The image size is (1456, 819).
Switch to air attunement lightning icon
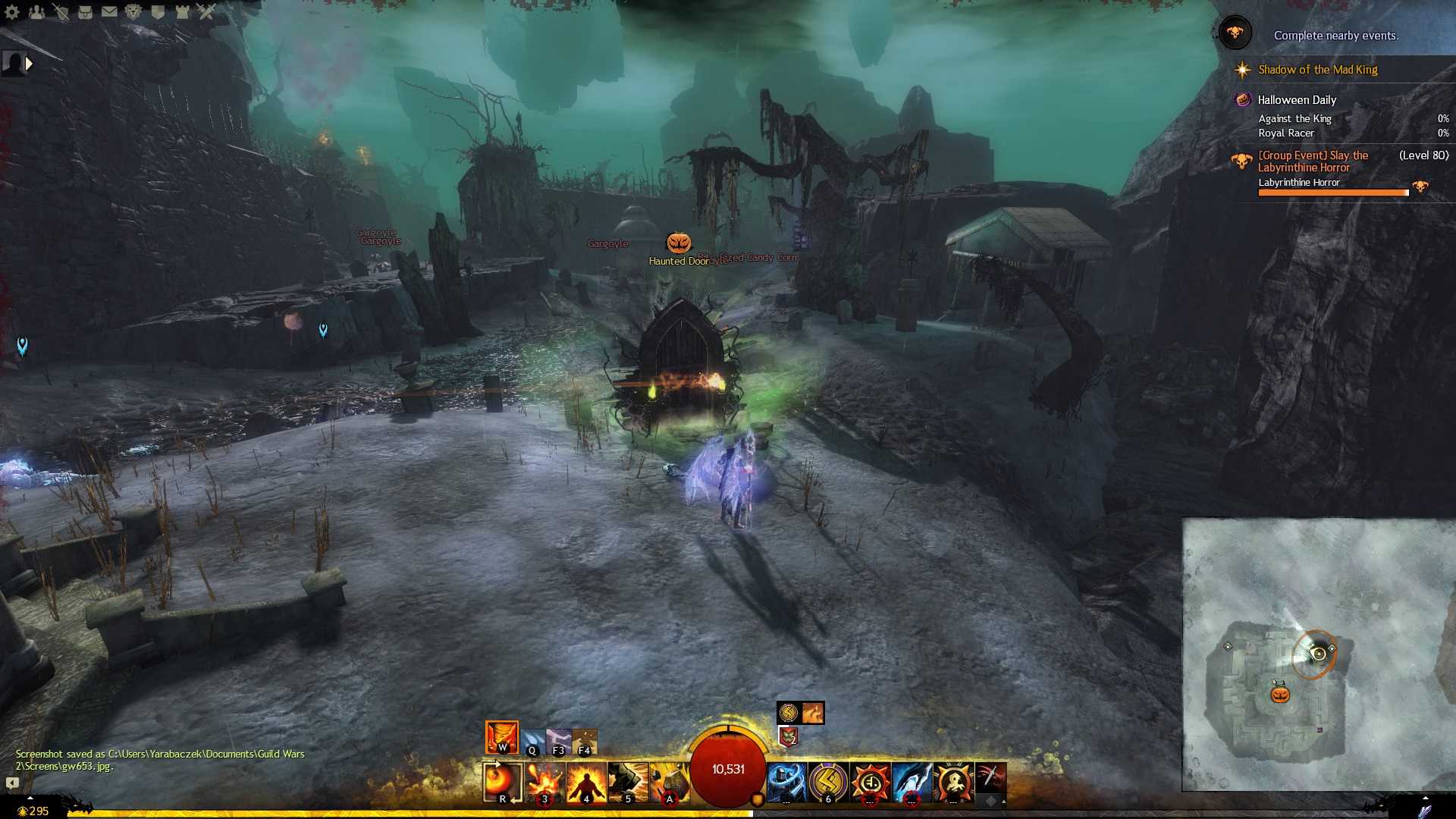point(559,742)
